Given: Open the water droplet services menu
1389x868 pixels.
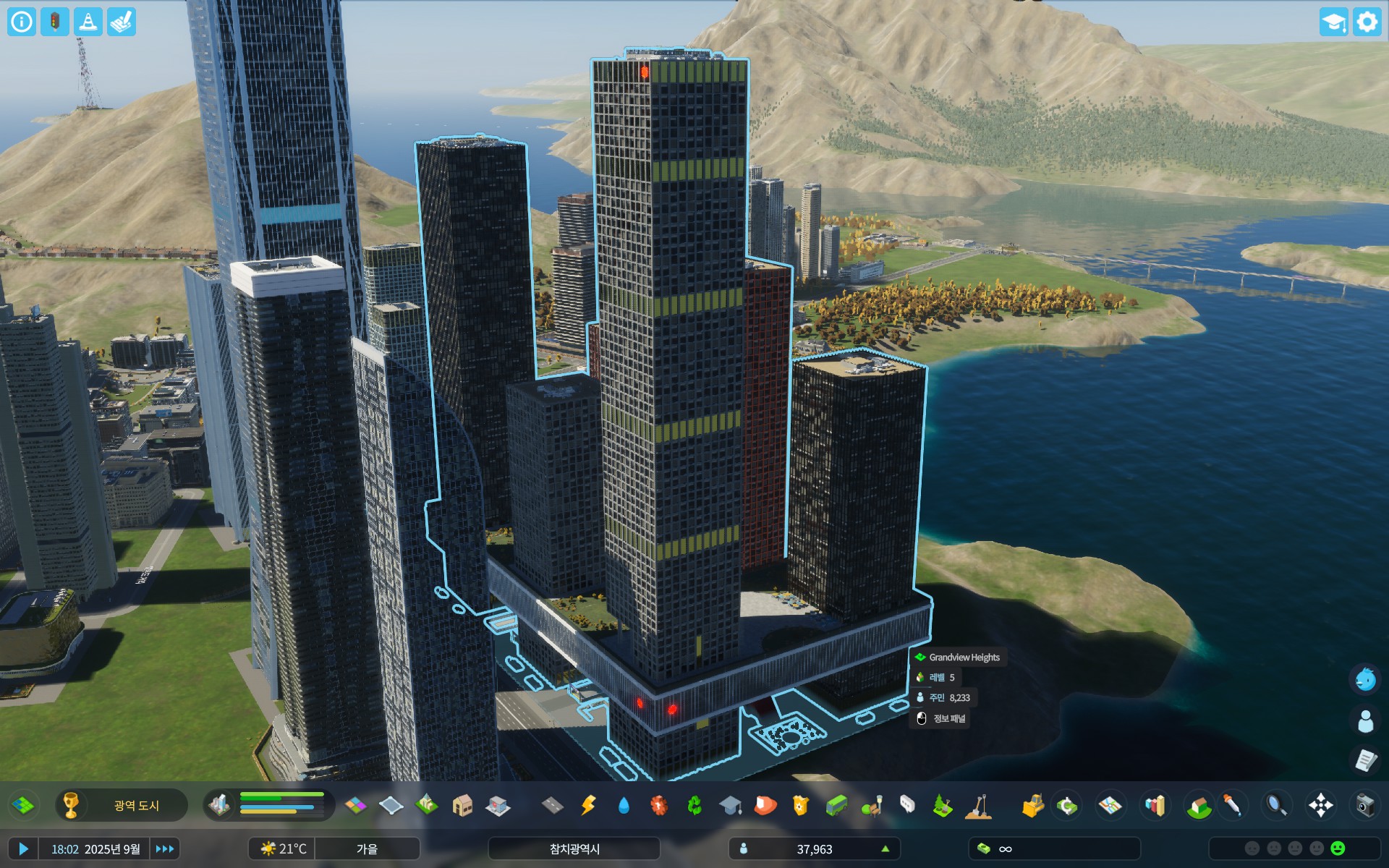Looking at the screenshot, I should (624, 805).
